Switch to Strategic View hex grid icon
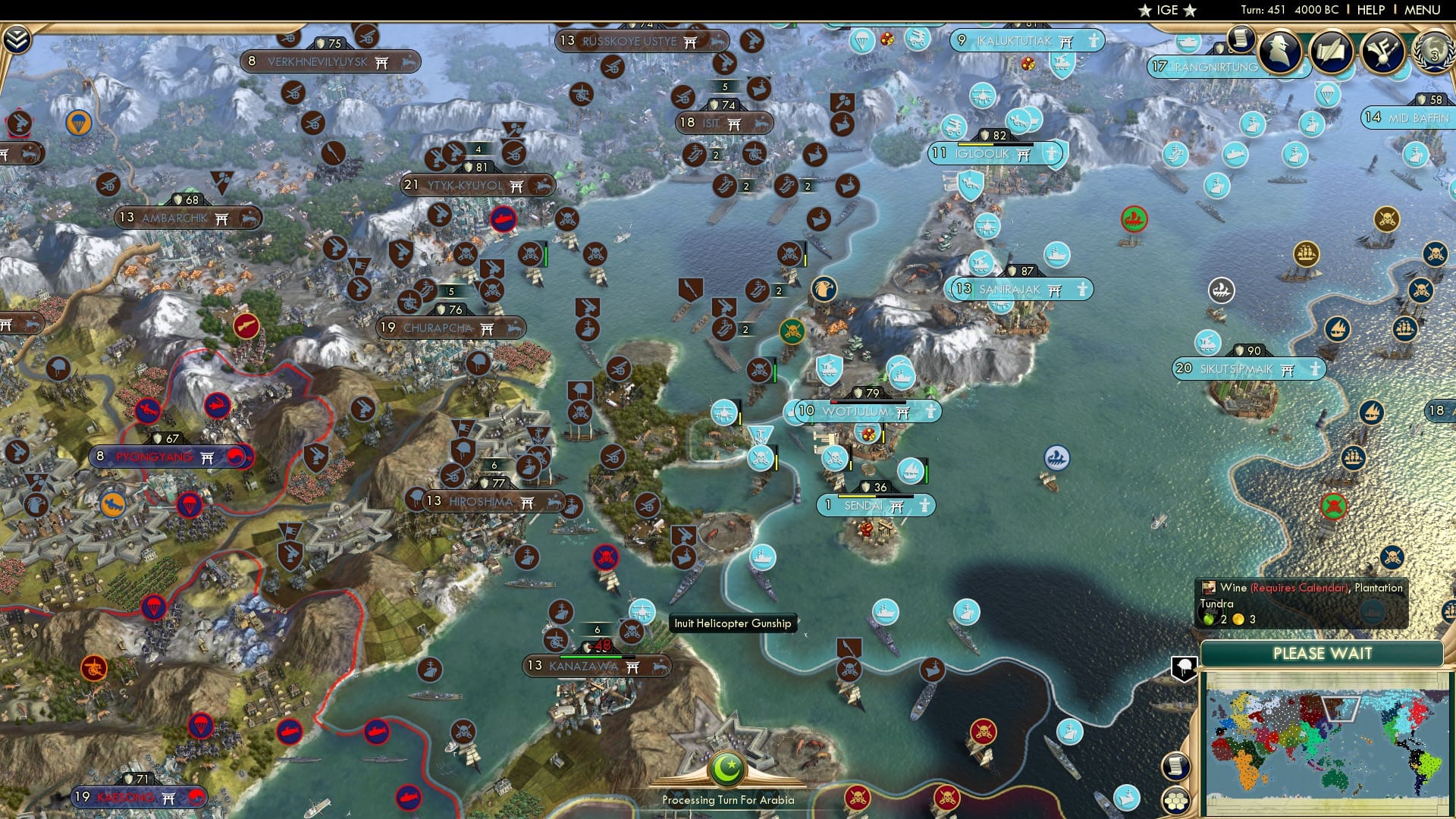Viewport: 1456px width, 819px height. click(1175, 802)
